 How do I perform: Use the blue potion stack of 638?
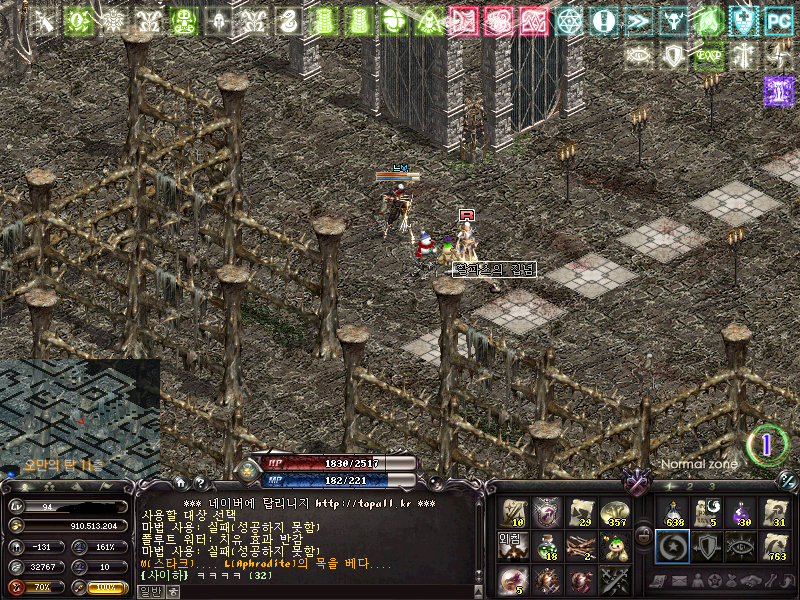(672, 512)
